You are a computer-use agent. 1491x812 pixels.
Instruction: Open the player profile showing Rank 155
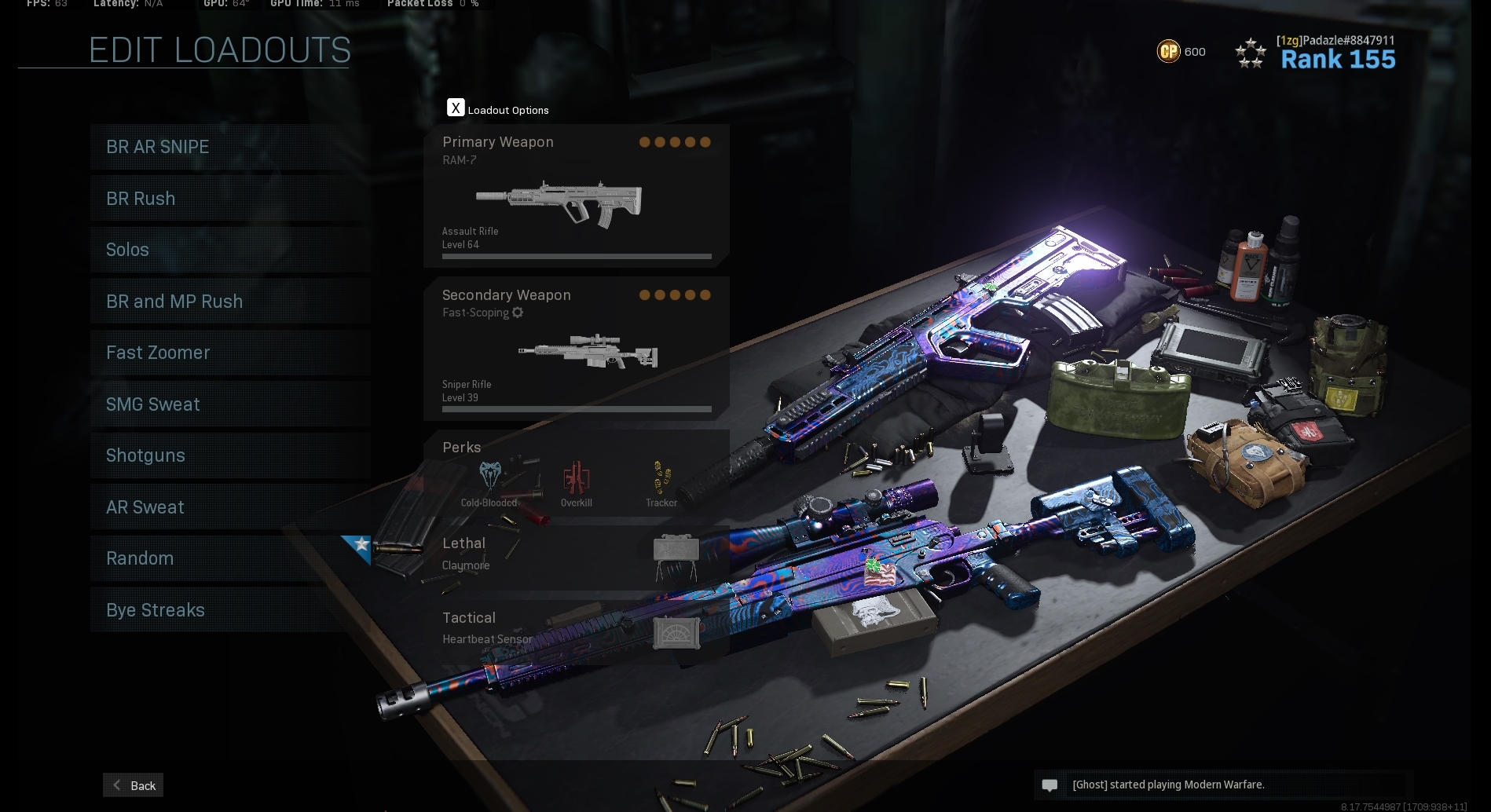(1337, 53)
